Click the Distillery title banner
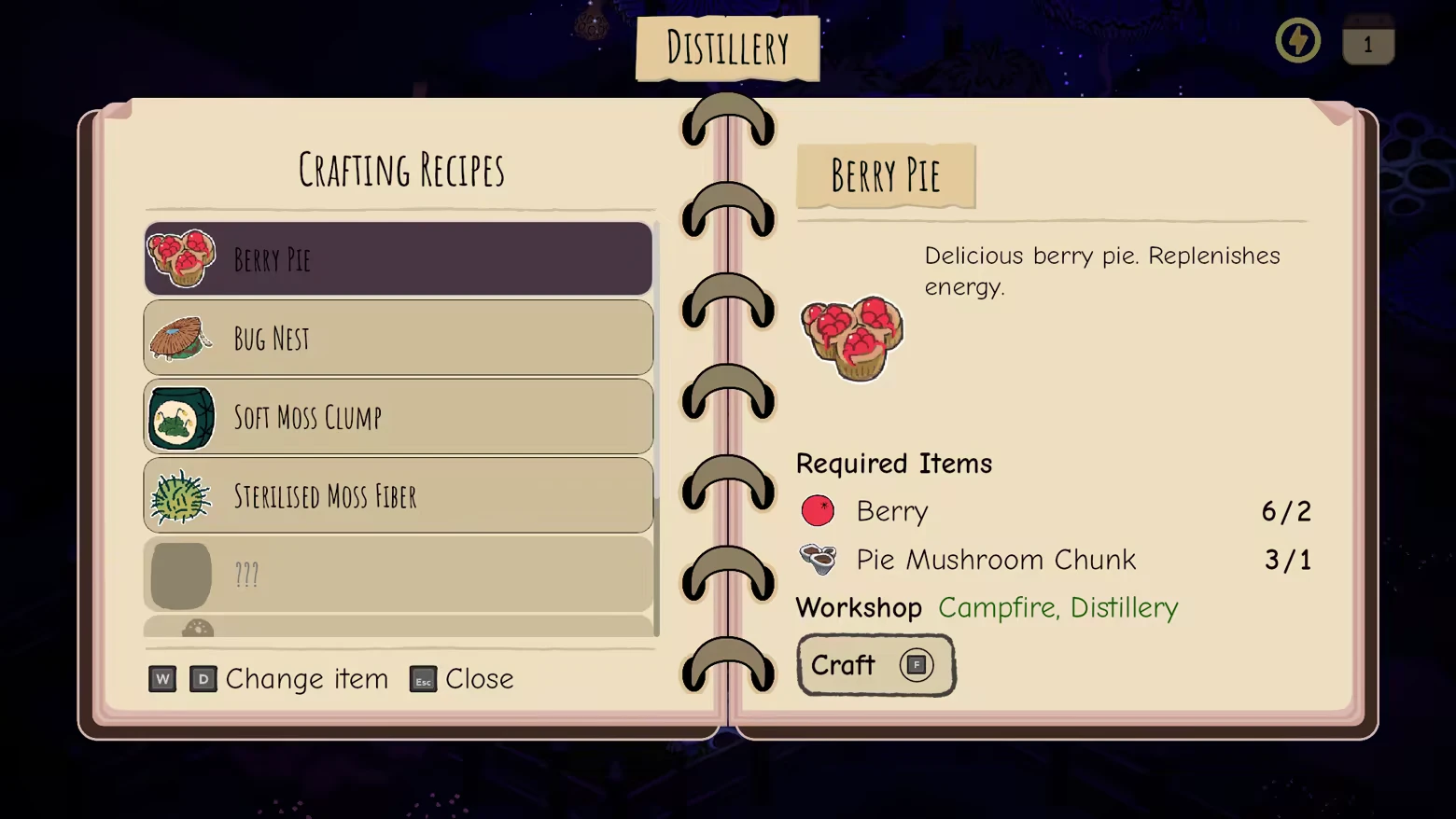 click(x=727, y=47)
